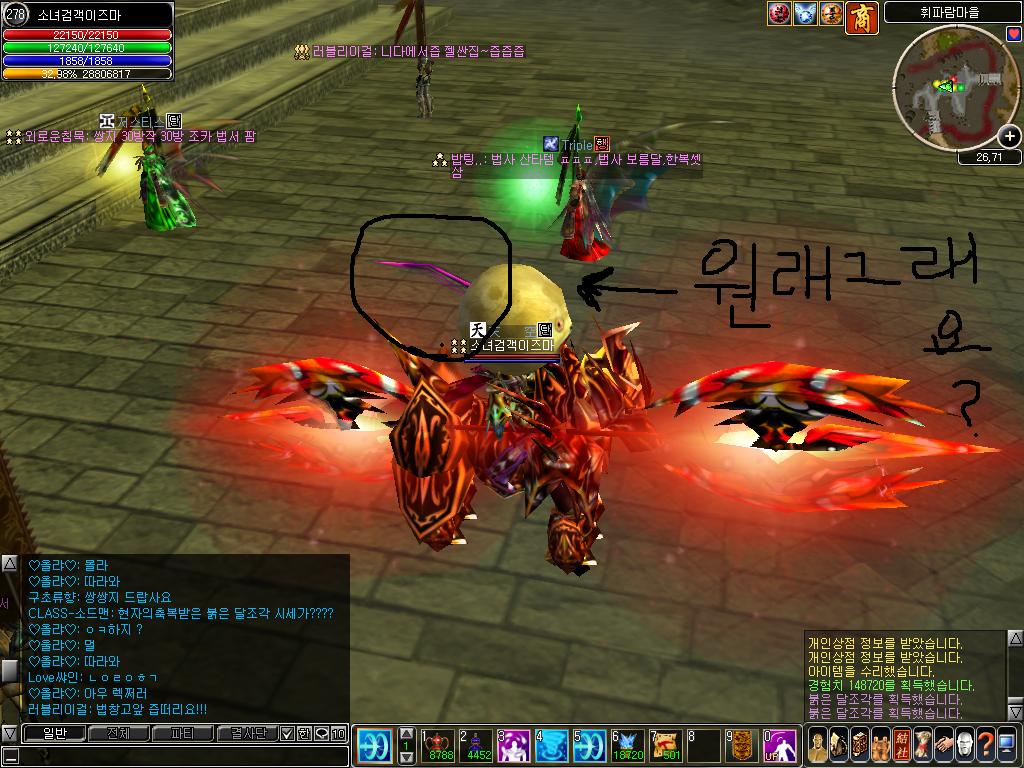This screenshot has height=768, width=1024.
Task: Open the red 商 merchant shop icon
Action: (862, 15)
